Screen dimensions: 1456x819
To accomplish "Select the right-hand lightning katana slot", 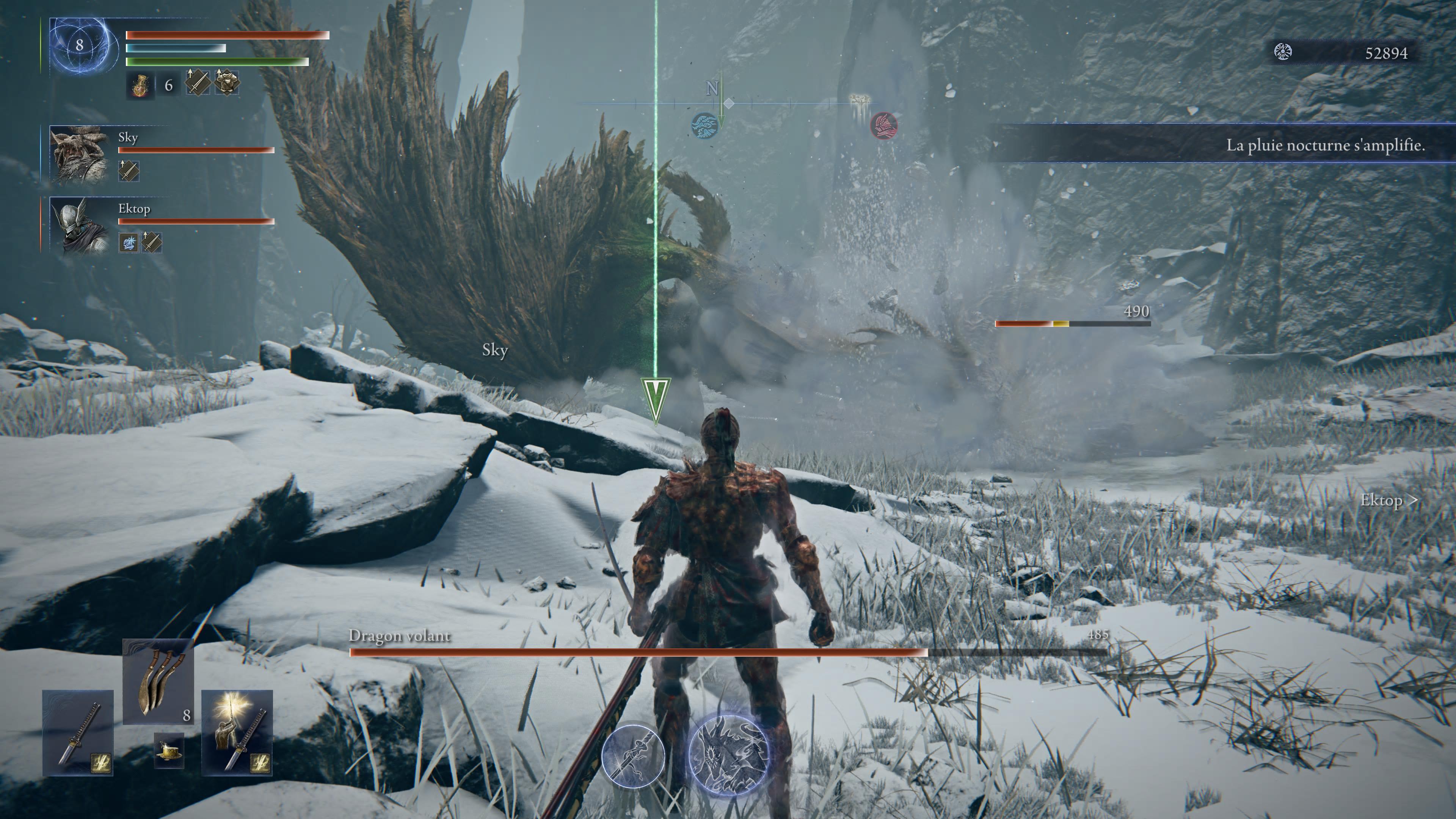I will pos(237,733).
